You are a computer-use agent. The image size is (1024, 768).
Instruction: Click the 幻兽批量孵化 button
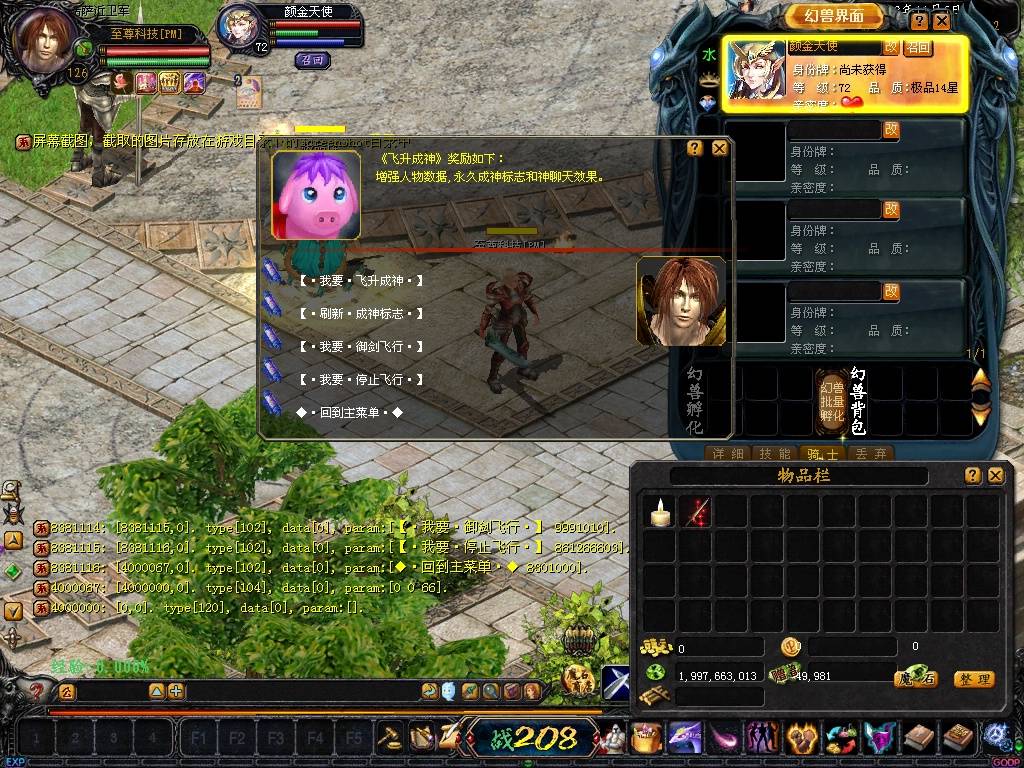pos(831,401)
